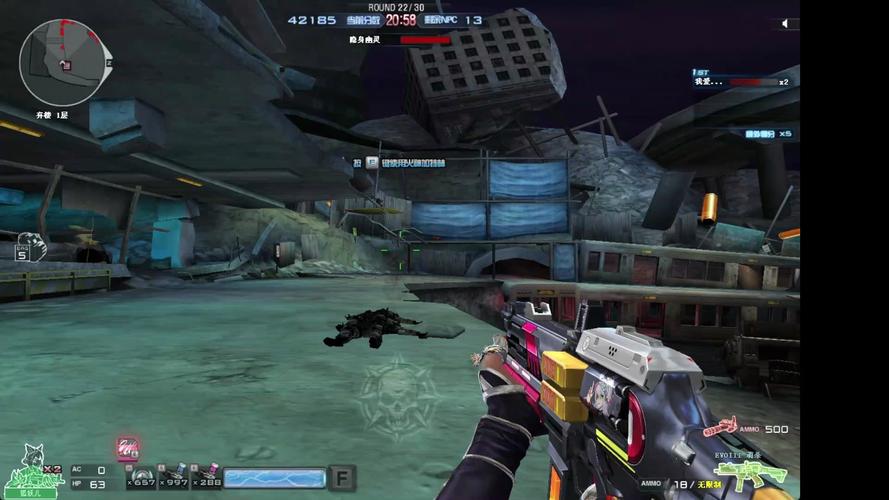
Task: Use the blue vial item x997
Action: pos(177,476)
